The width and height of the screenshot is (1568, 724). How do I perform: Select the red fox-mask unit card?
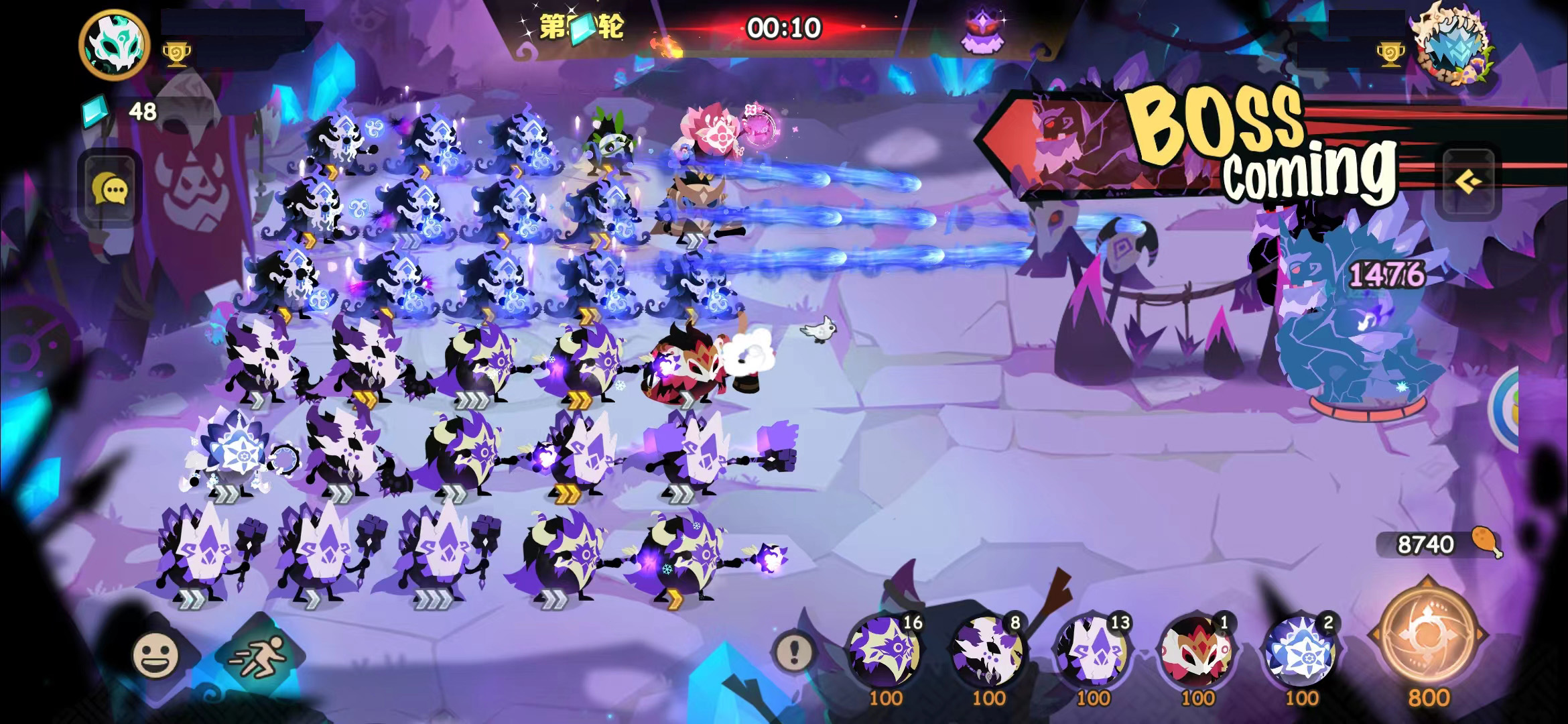pyautogui.click(x=1196, y=652)
